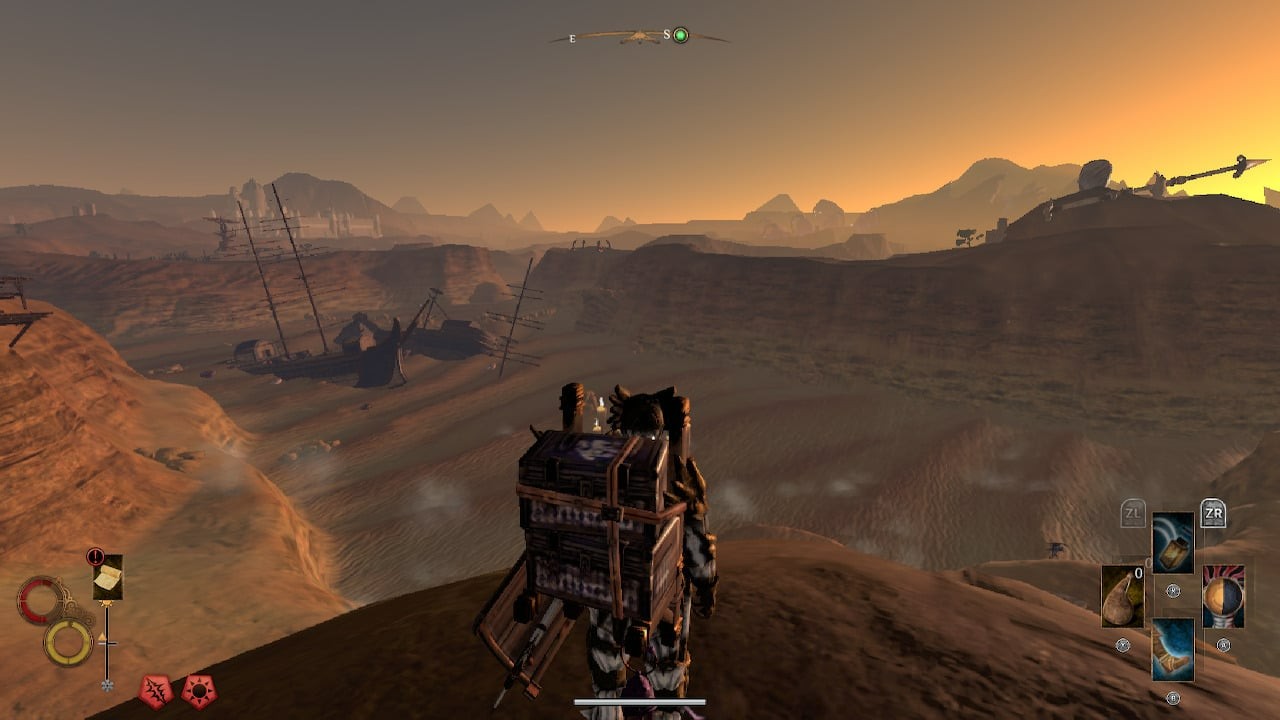Click the B button prompt under the boots
The width and height of the screenshot is (1280, 720).
[x=1173, y=697]
